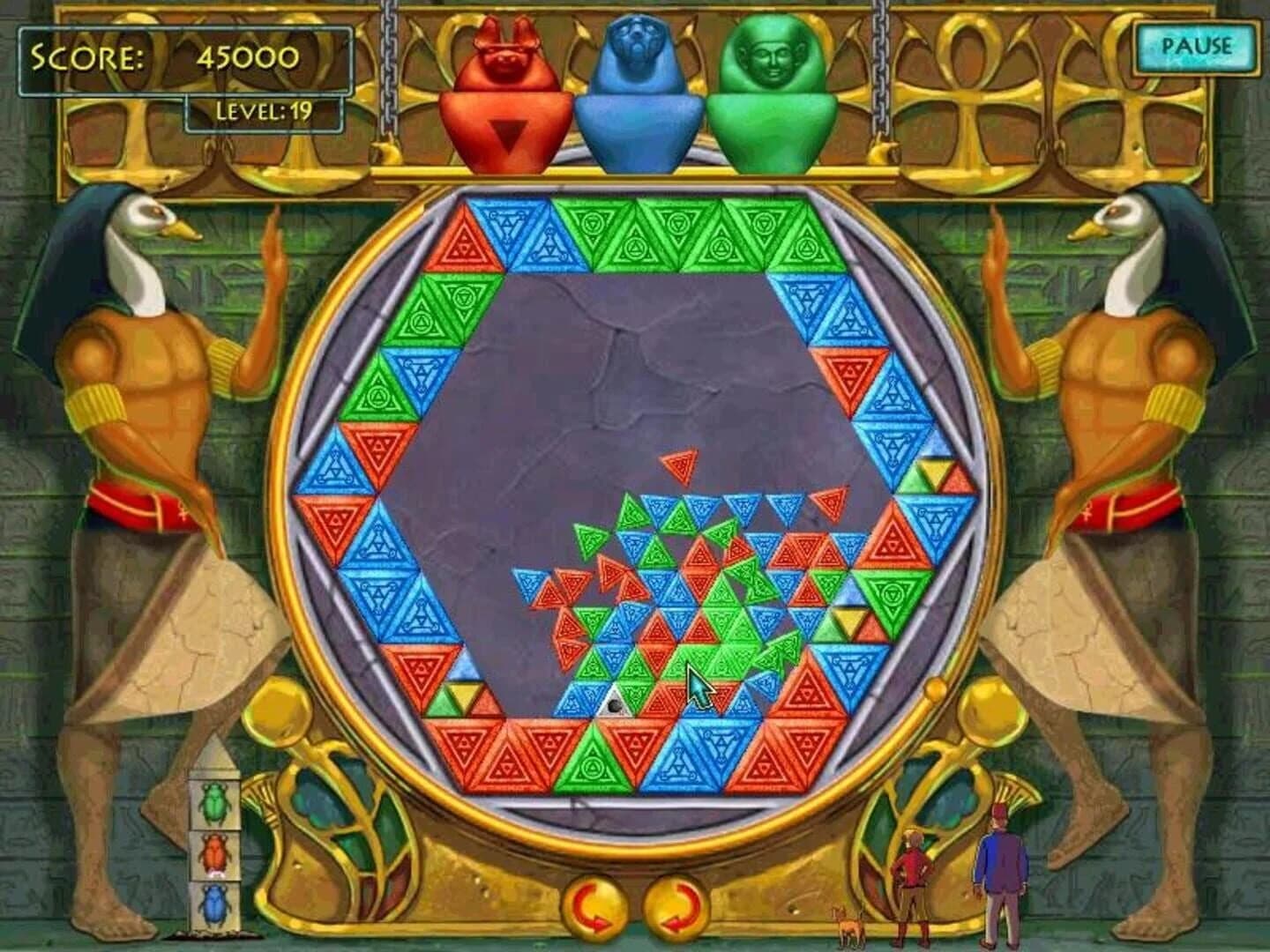Viewport: 1270px width, 952px height.
Task: Click the falling red triangle piece above the cluster
Action: 679,465
